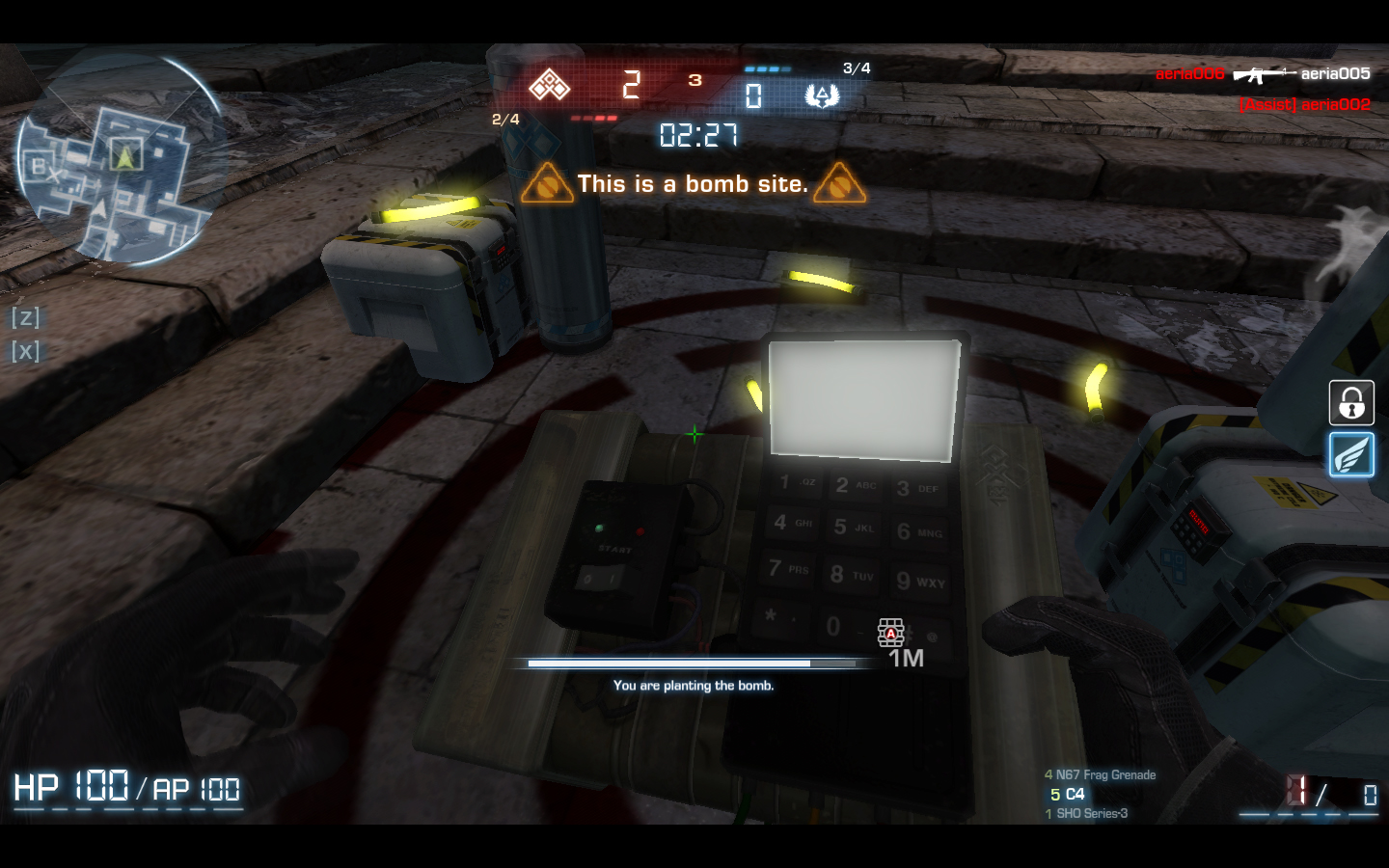The width and height of the screenshot is (1389, 868).
Task: Choose the C4 weapon entry
Action: 1068,794
